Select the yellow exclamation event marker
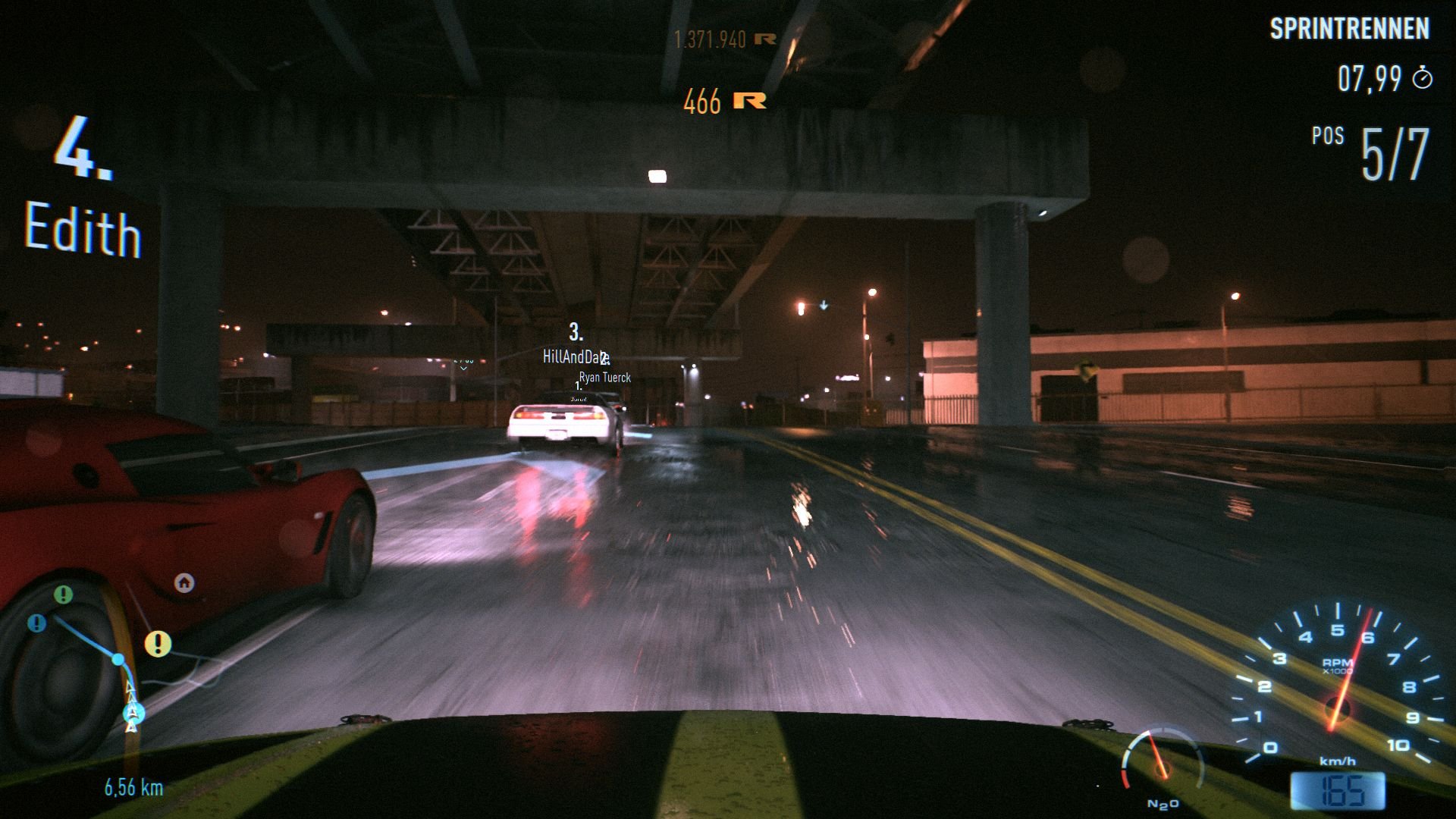 (x=158, y=645)
